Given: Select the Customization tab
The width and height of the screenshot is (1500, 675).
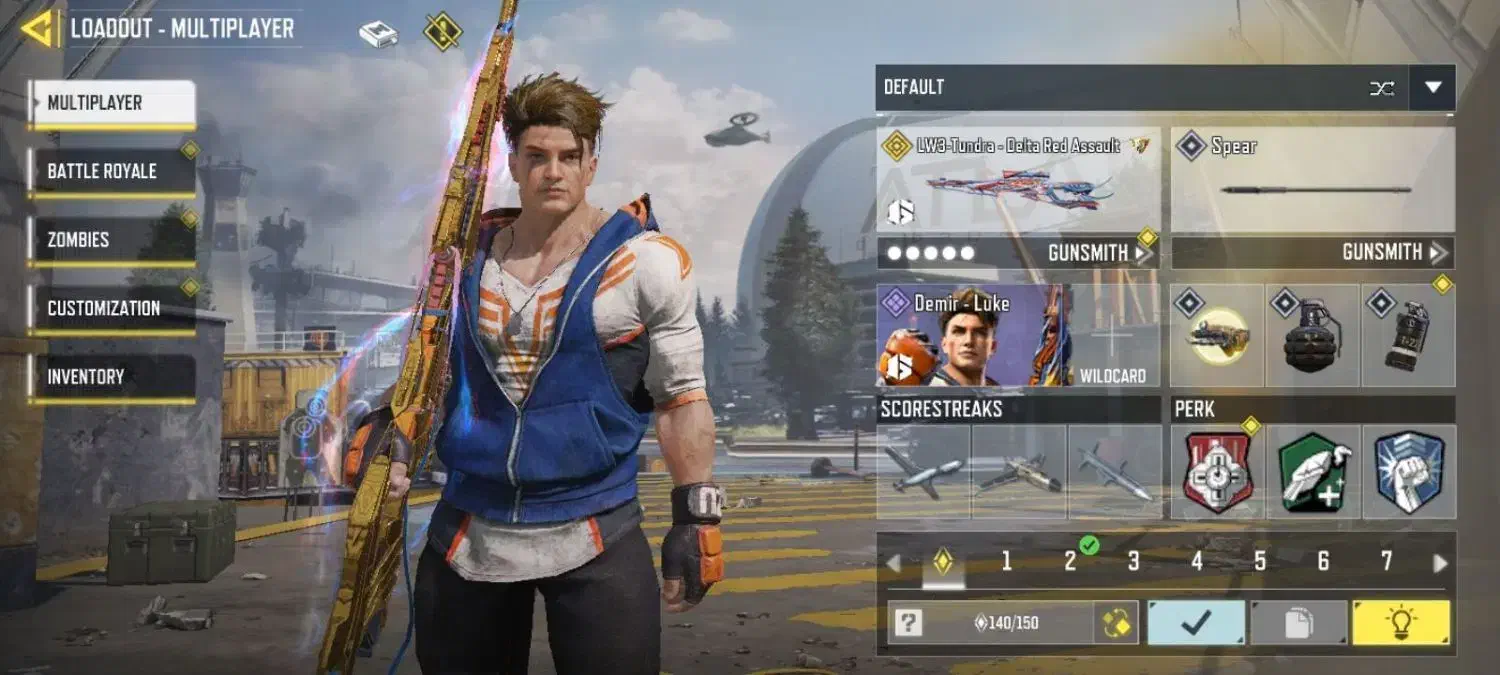Looking at the screenshot, I should pos(111,308).
